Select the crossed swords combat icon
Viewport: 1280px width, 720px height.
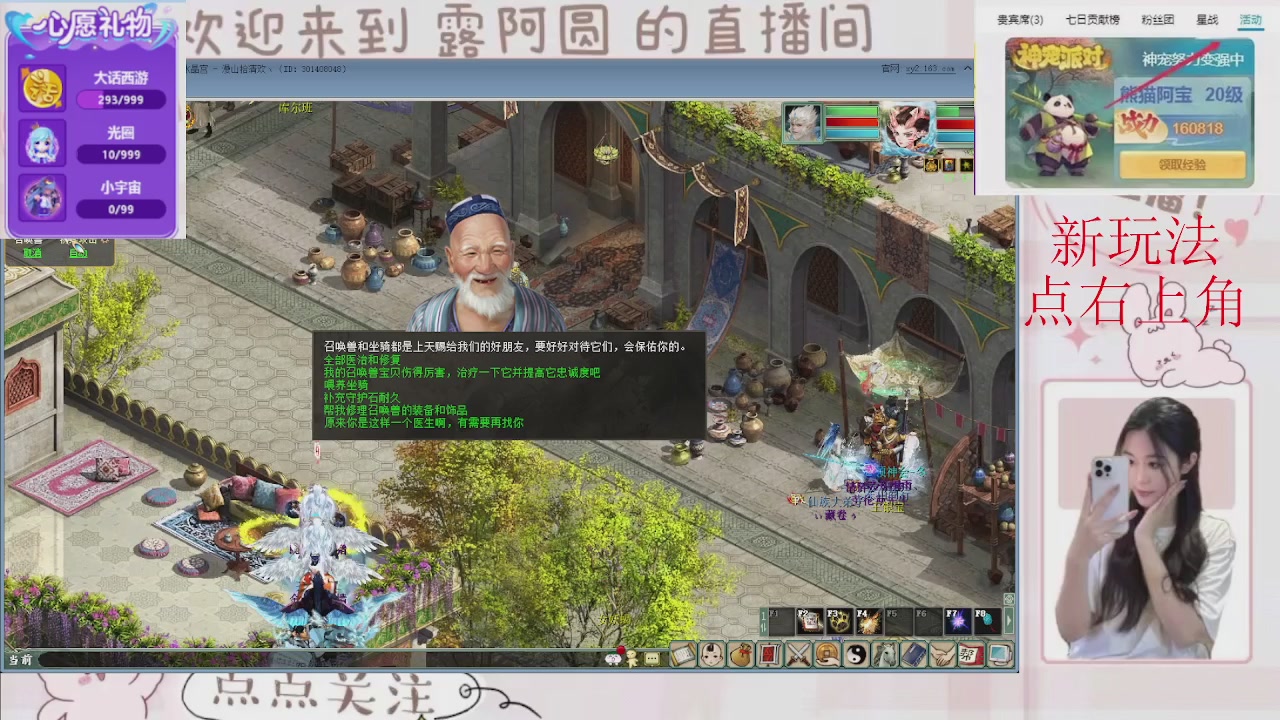[x=797, y=655]
